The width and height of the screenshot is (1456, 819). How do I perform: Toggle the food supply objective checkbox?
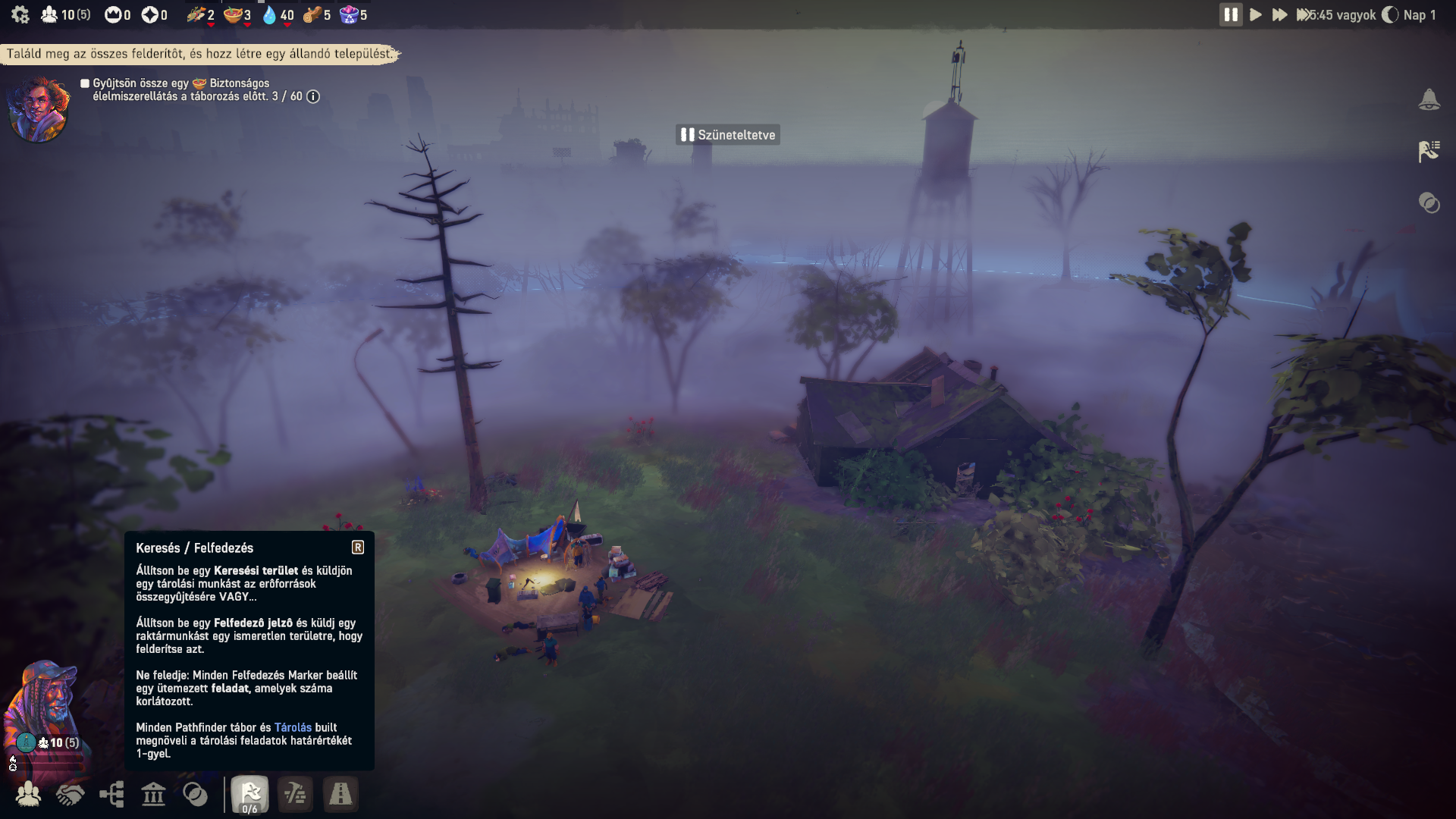point(85,83)
